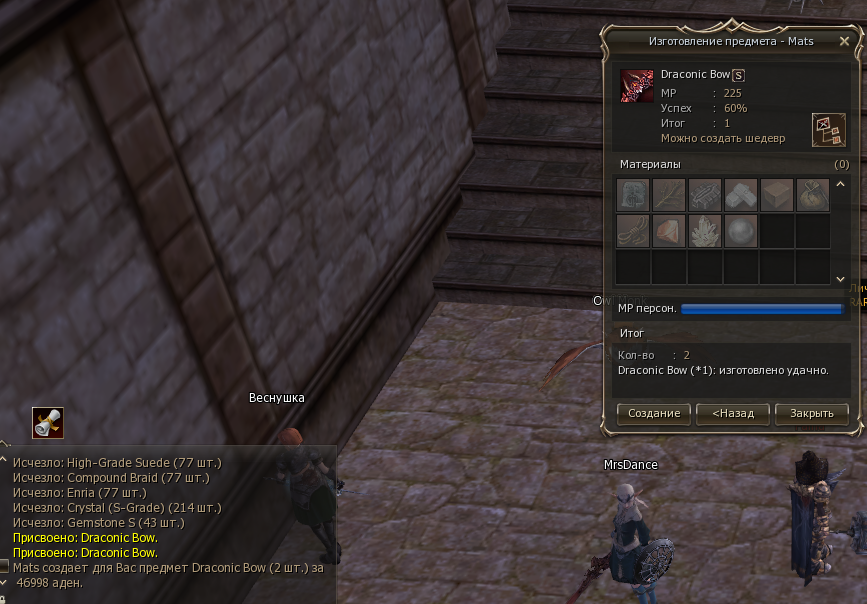The height and width of the screenshot is (604, 867).
Task: Select the brown leather square material slot
Action: coord(777,195)
